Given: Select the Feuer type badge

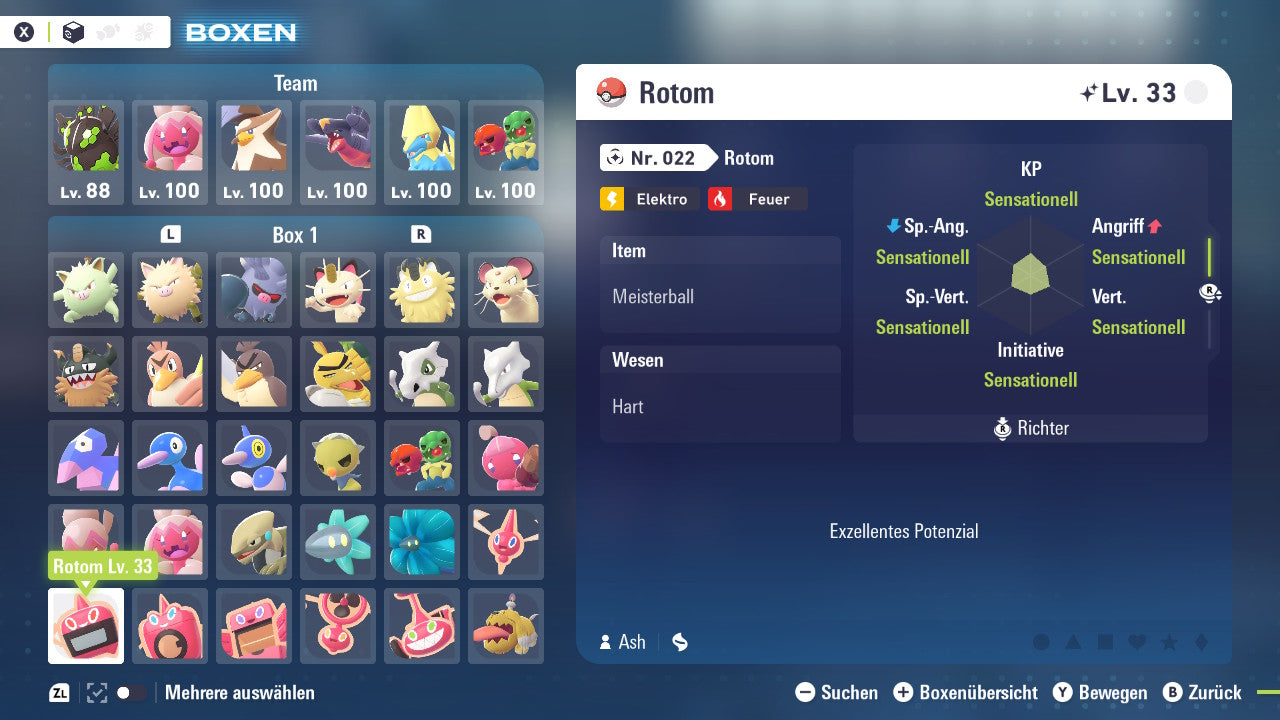Looking at the screenshot, I should 757,199.
